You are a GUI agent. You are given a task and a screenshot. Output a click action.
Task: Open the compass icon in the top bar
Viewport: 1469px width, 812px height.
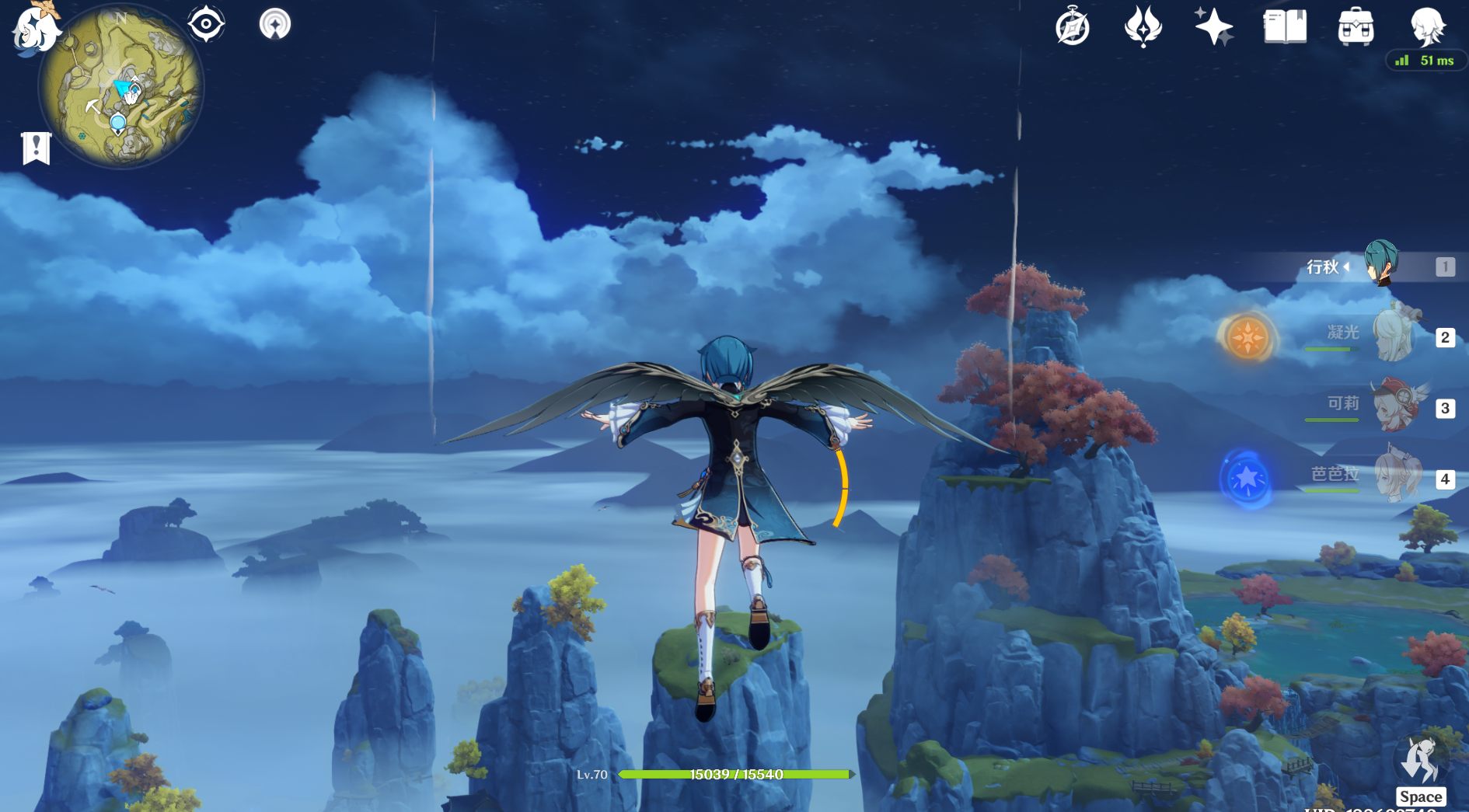(x=1073, y=28)
